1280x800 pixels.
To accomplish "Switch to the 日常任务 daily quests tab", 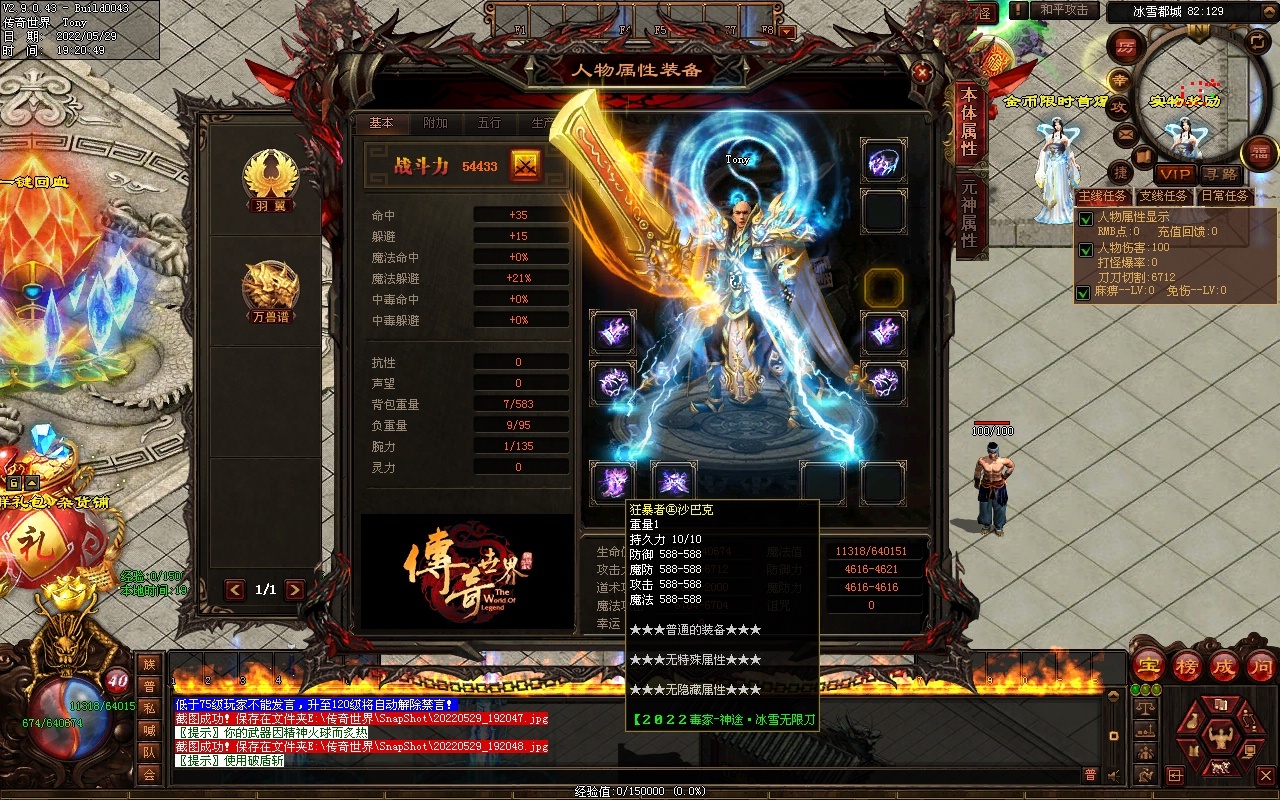I will coord(1224,197).
